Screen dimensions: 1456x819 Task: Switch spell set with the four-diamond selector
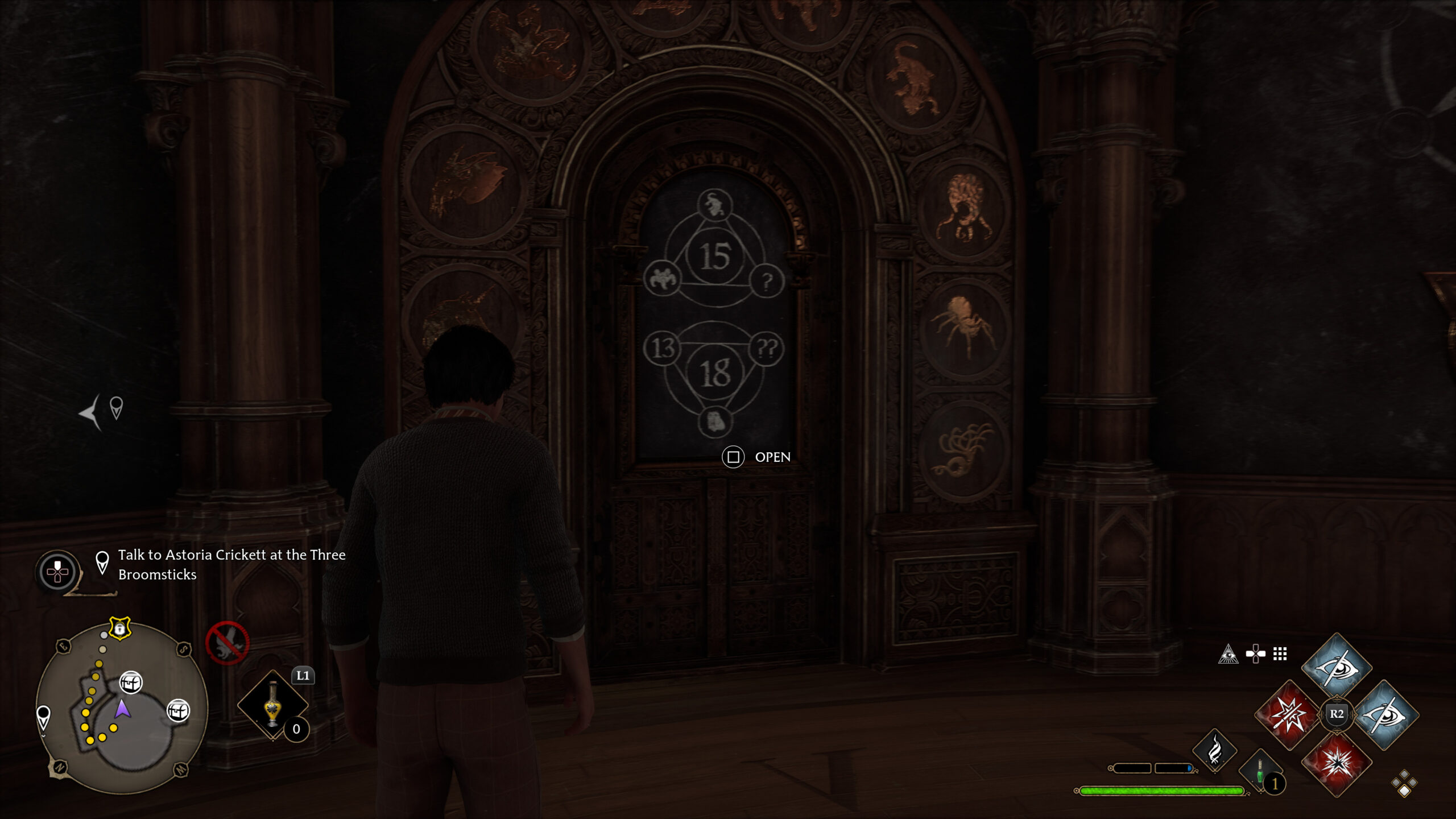tap(1404, 784)
